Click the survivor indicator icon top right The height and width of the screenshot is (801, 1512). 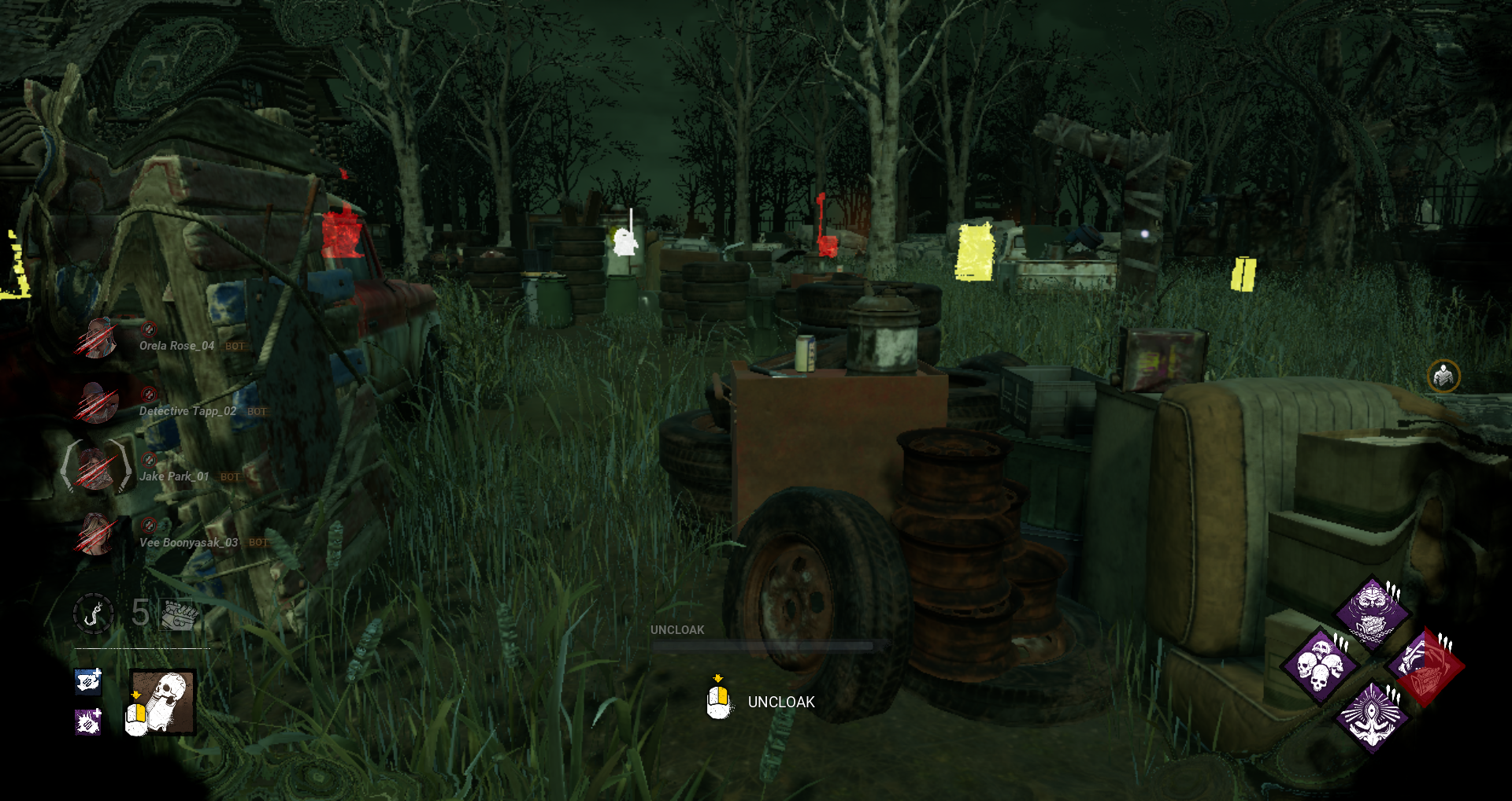click(x=1443, y=376)
